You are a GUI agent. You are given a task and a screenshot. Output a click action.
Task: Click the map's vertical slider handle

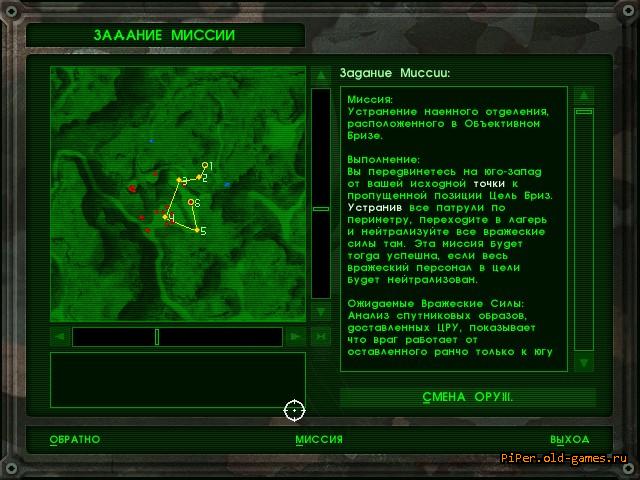[320, 209]
